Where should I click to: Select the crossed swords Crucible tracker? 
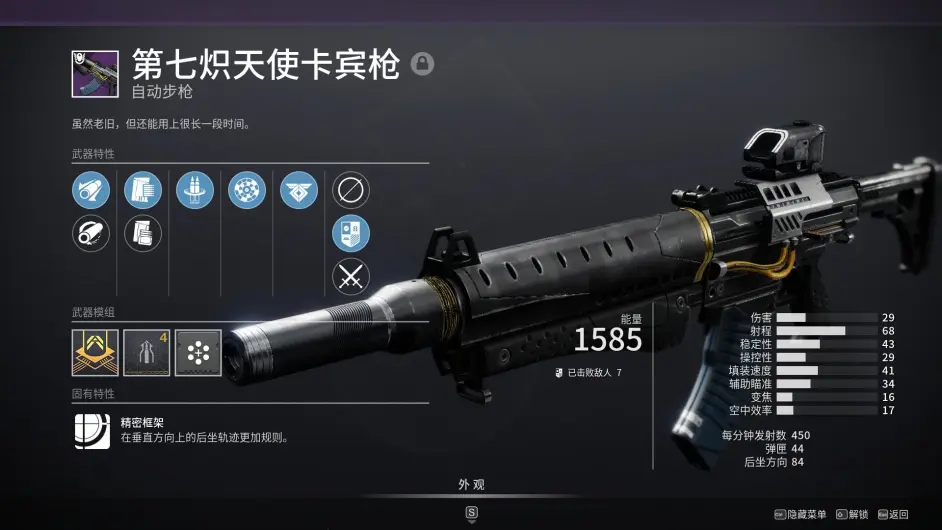coord(351,277)
